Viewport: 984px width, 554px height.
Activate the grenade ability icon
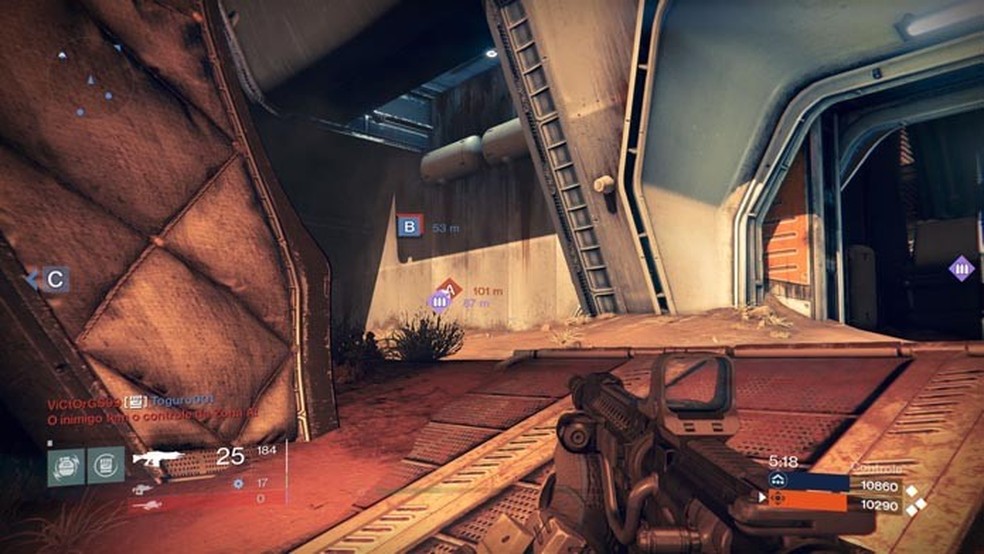pos(65,467)
